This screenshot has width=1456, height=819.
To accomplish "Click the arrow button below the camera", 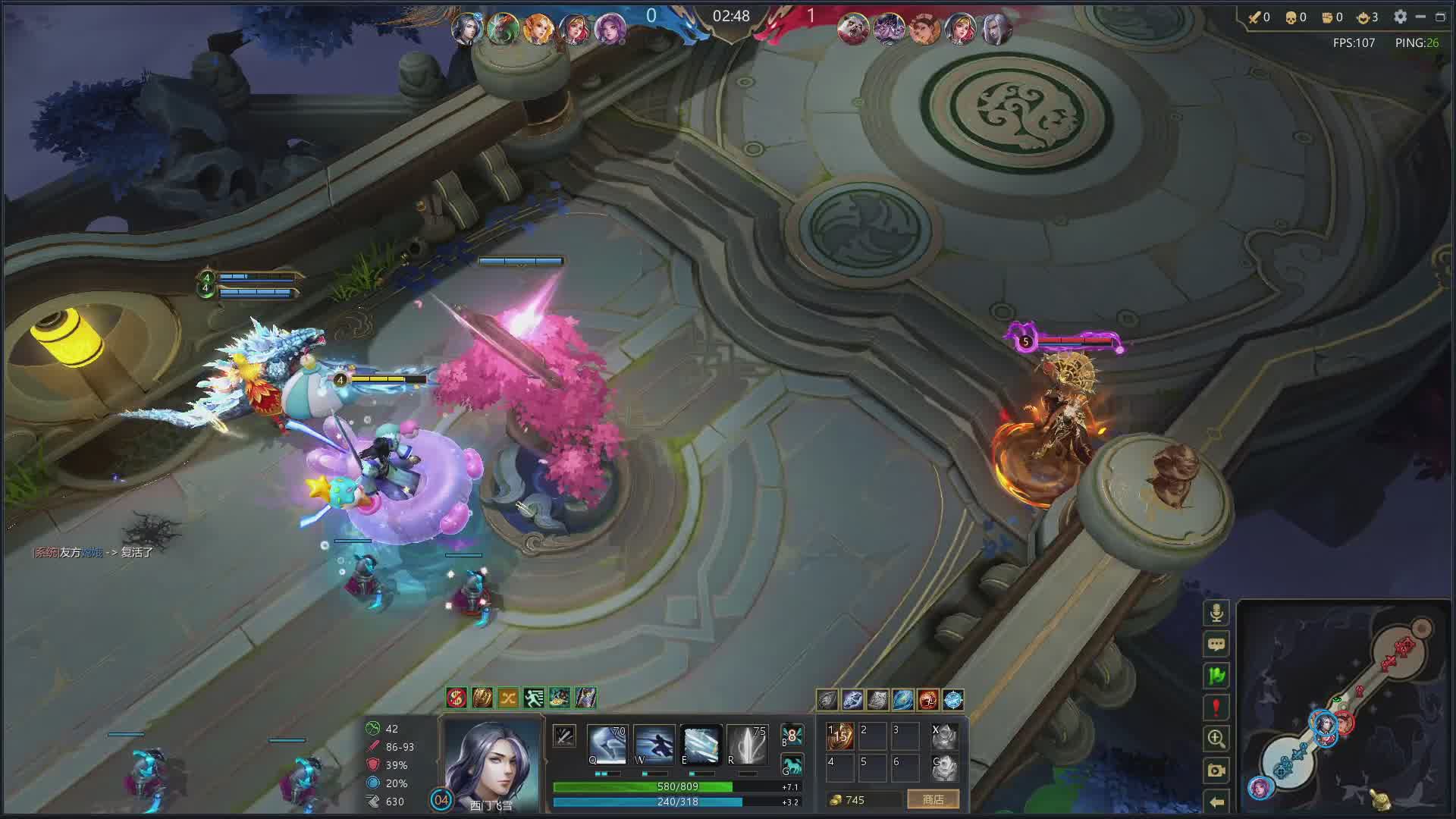I will [1216, 802].
